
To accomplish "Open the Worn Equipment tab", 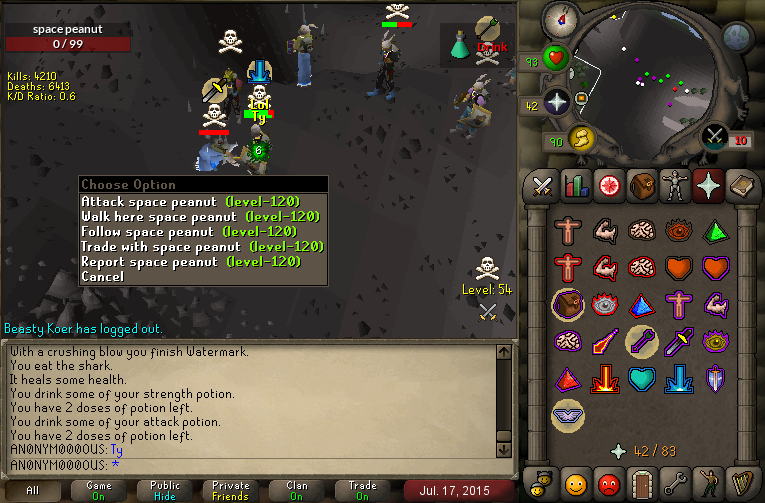I will click(x=674, y=186).
